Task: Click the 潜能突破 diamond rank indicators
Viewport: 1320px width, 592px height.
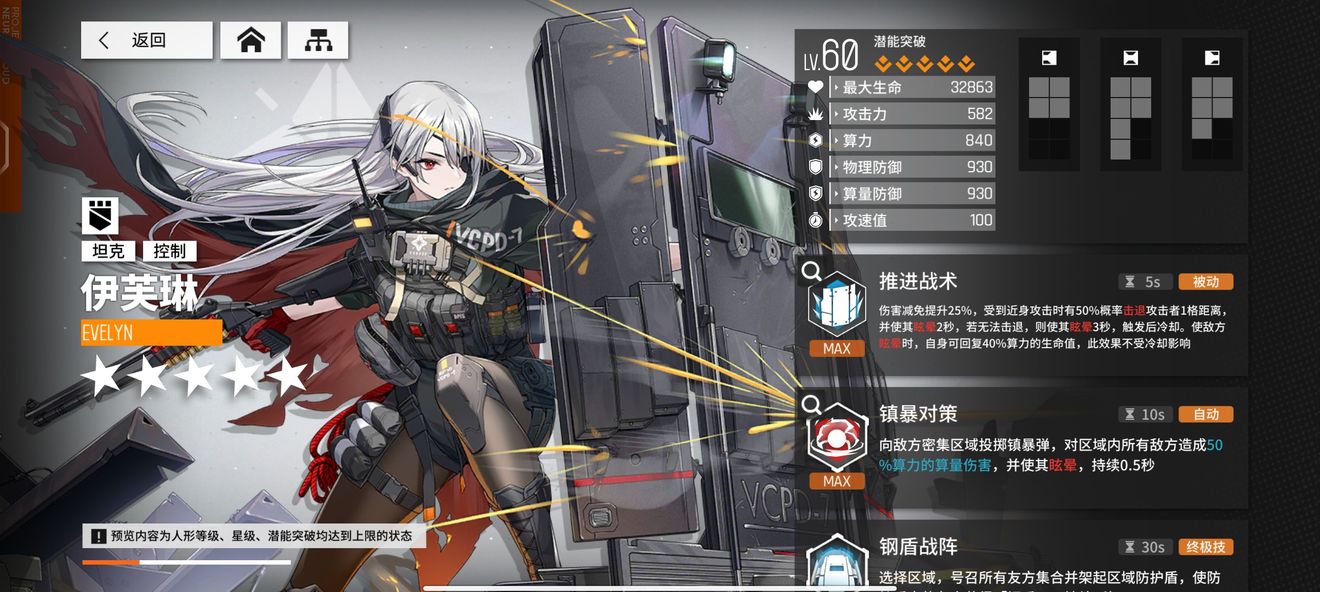Action: point(924,65)
